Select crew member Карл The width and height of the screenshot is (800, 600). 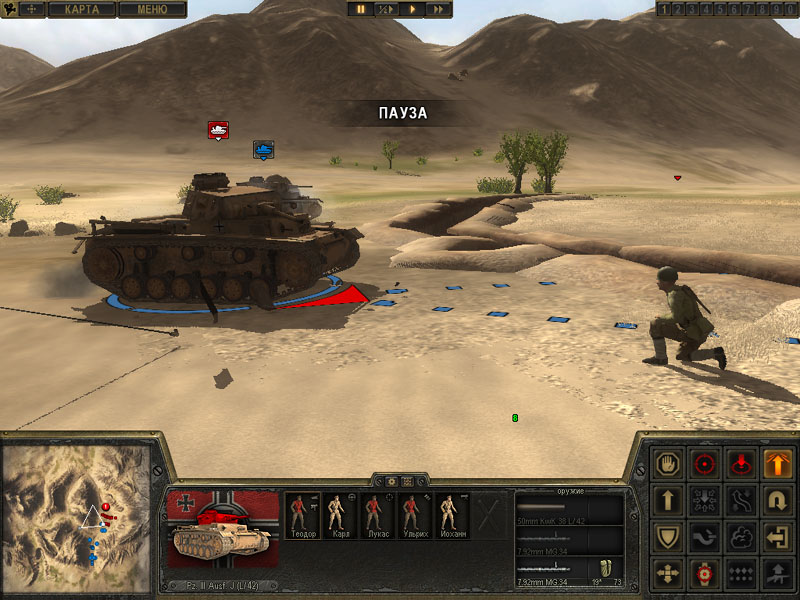point(339,517)
